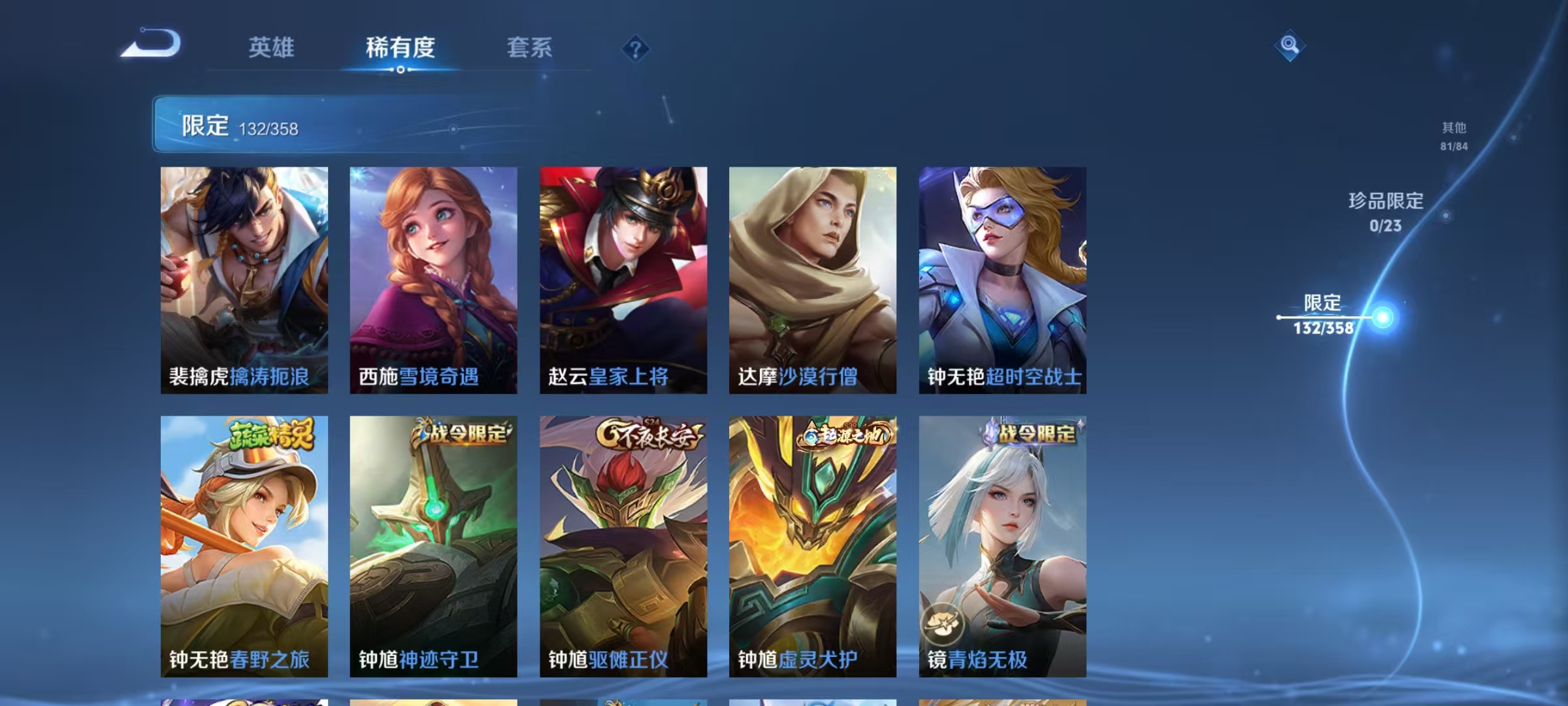Select the 钟无艳超时空战士 skin card
The height and width of the screenshot is (706, 1568).
tap(1000, 281)
